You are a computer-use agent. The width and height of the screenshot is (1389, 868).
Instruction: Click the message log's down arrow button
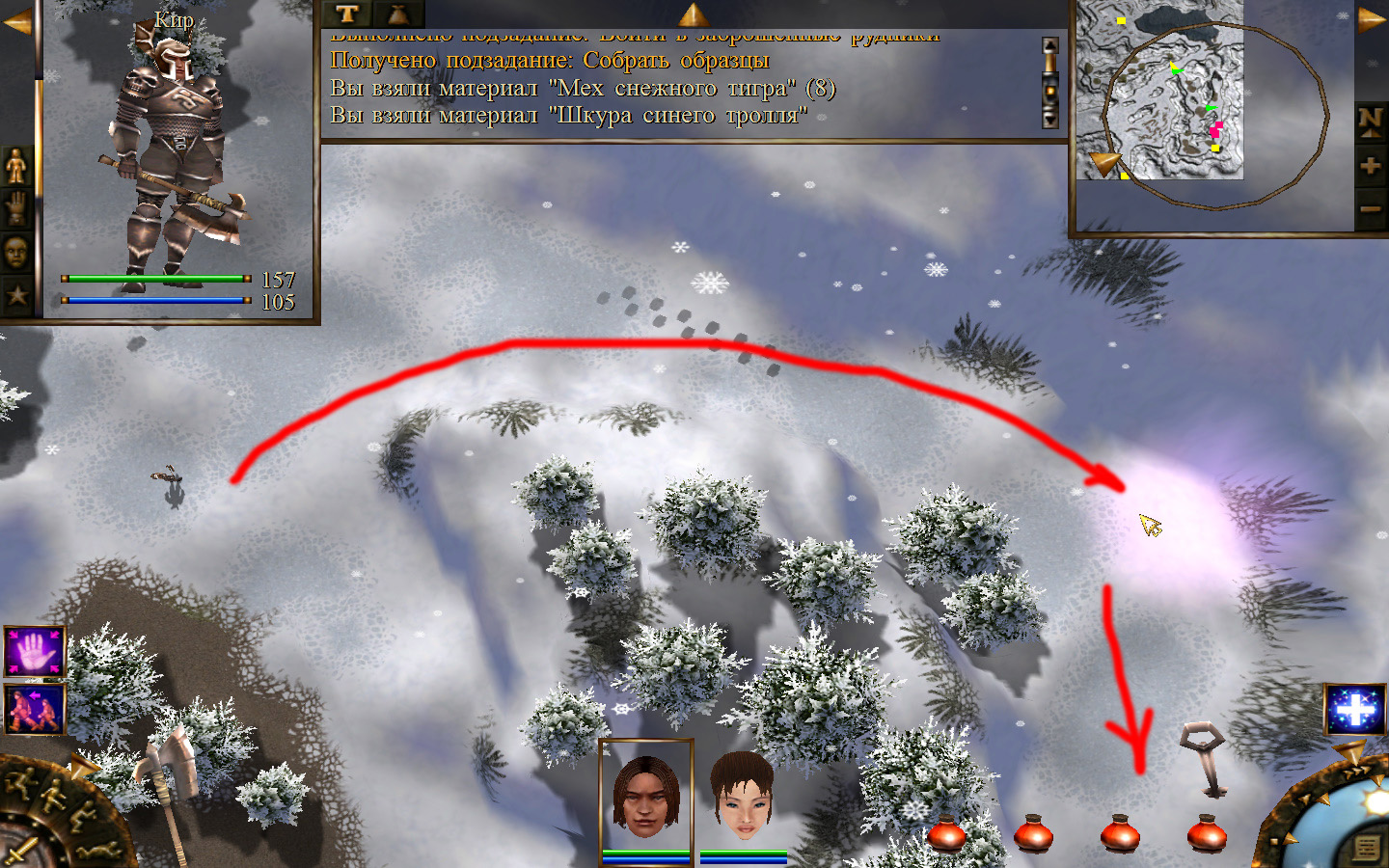point(1050,119)
